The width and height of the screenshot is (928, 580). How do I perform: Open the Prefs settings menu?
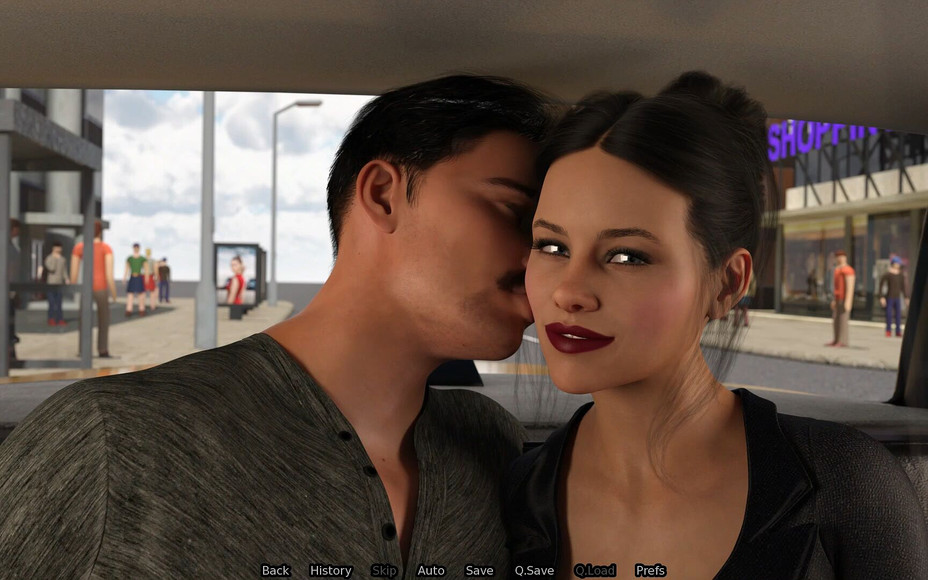point(650,571)
